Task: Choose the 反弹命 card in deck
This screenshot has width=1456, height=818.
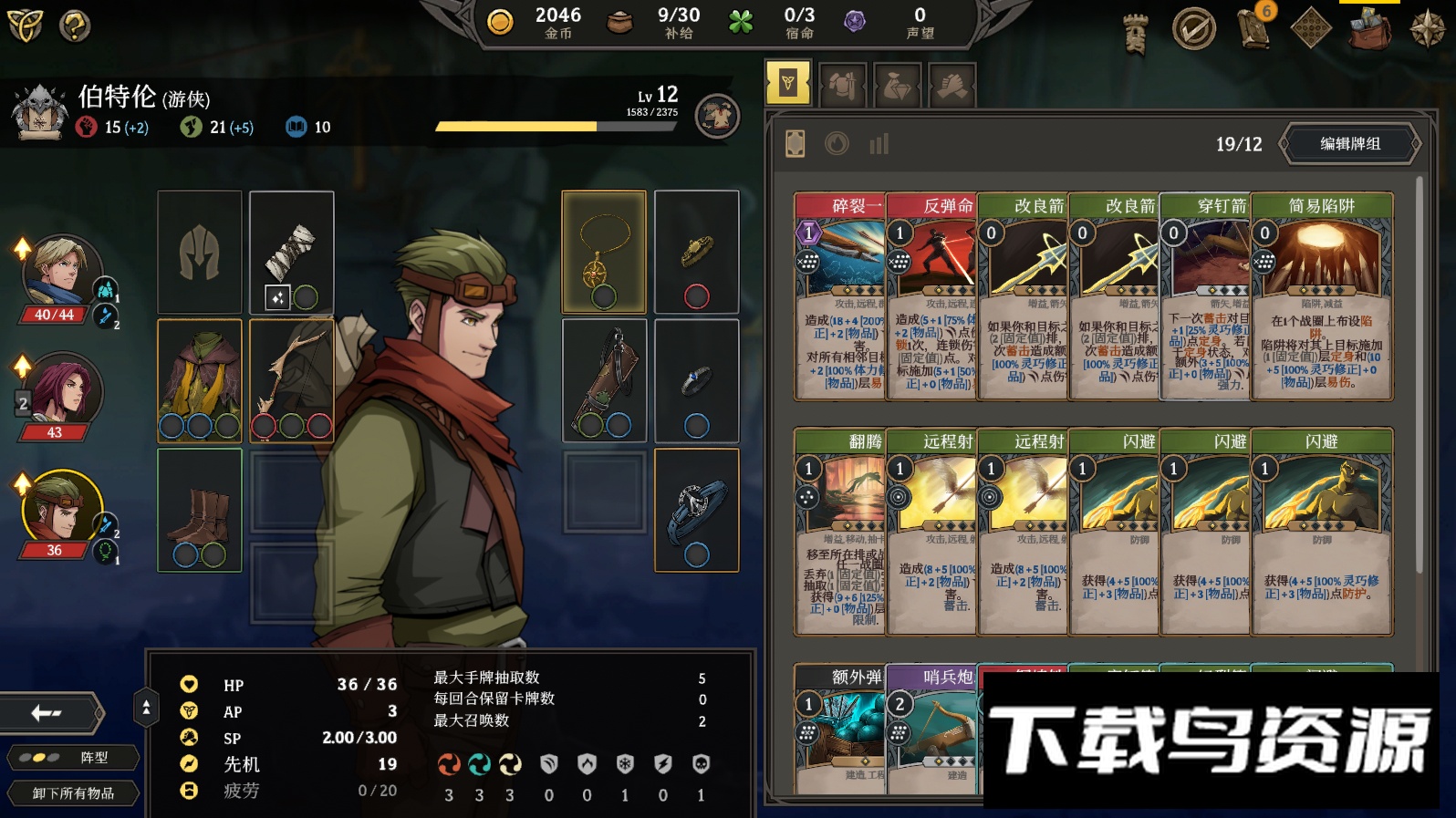Action: point(931,296)
